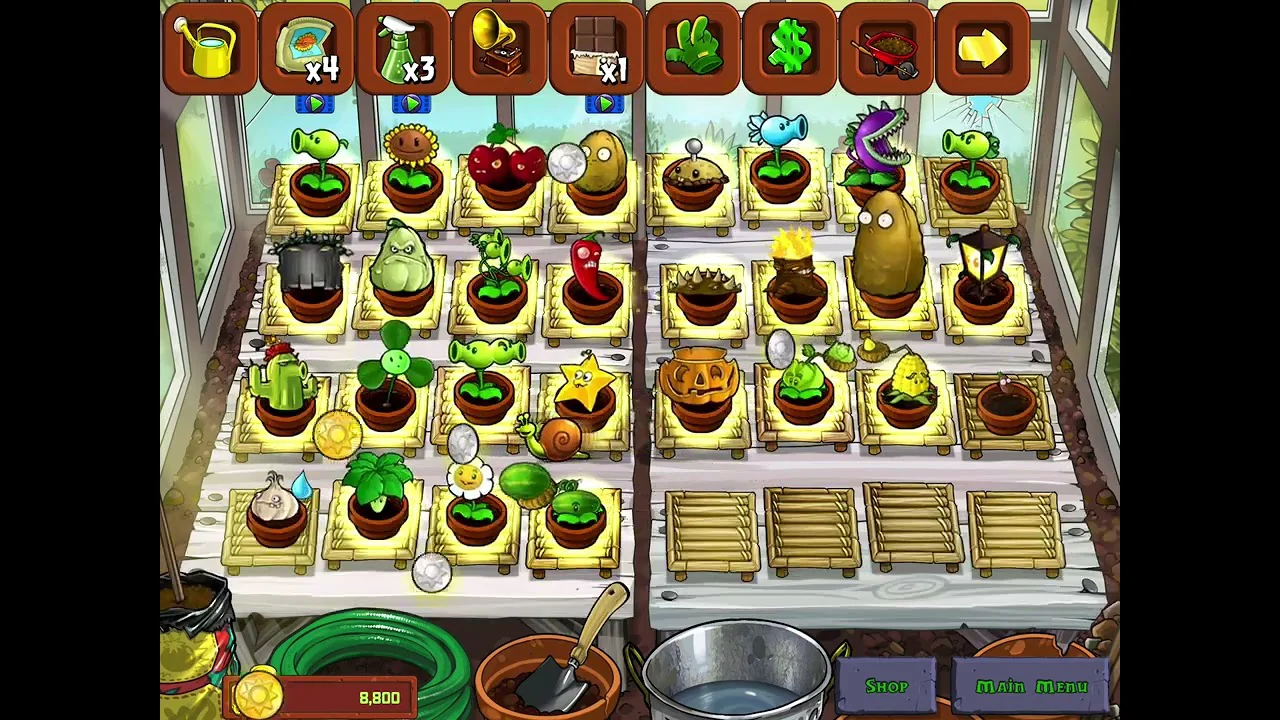Choose the wheelbarrow tool
The height and width of the screenshot is (720, 1280).
click(887, 49)
